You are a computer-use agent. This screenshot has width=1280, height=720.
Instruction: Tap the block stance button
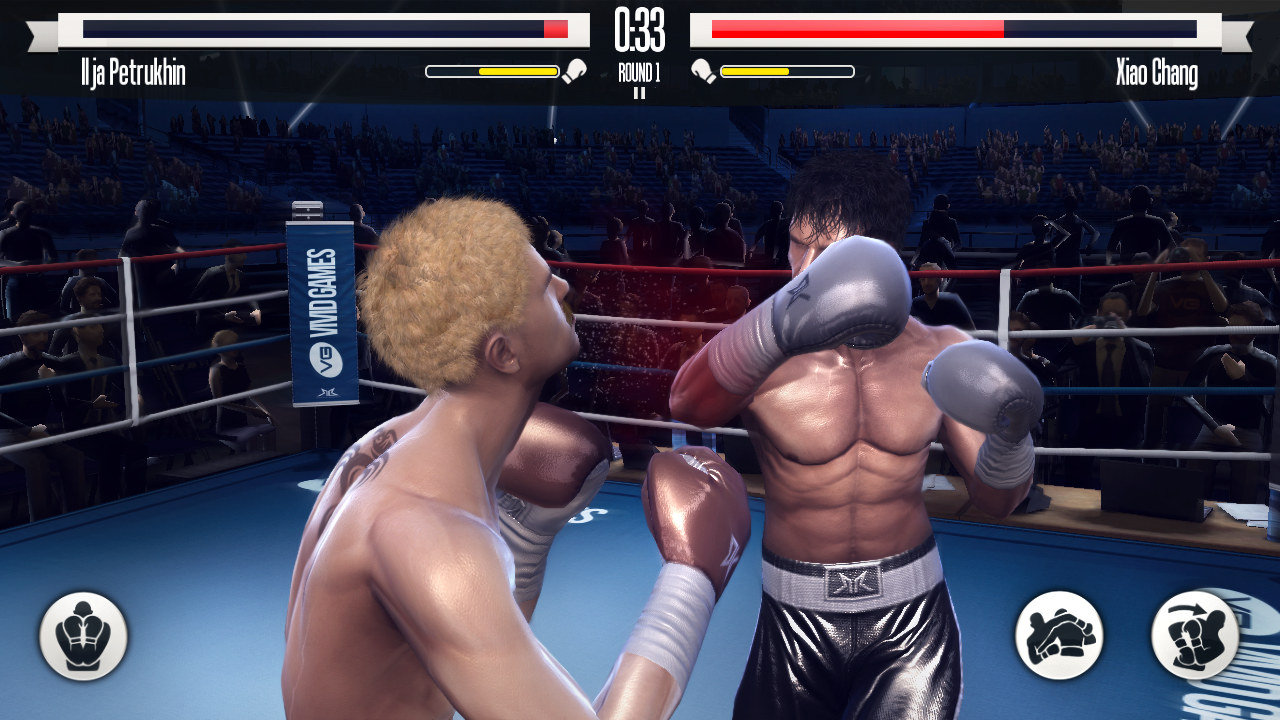(x=83, y=636)
